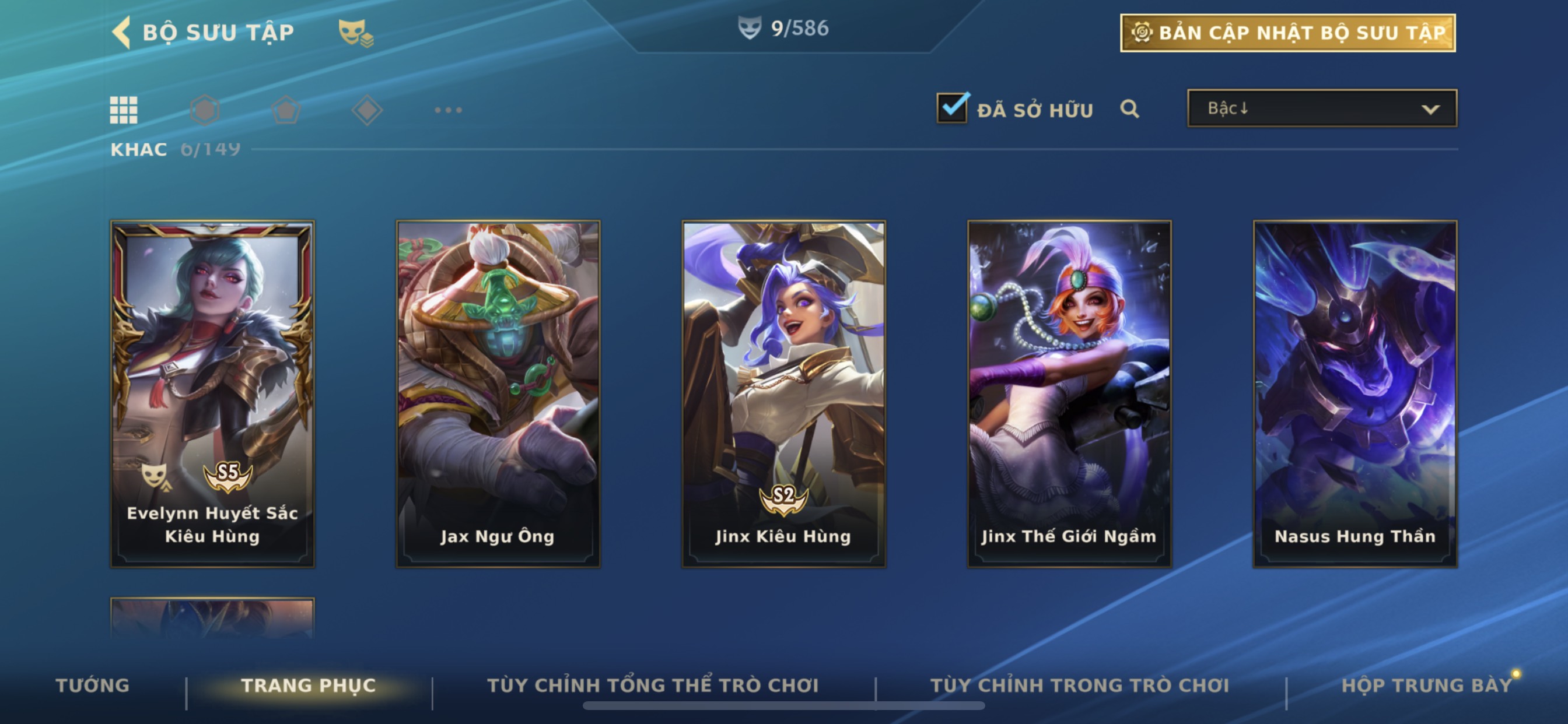Open the Nasus Hung Thần skin card
This screenshot has width=1568, height=724.
pyautogui.click(x=1355, y=393)
